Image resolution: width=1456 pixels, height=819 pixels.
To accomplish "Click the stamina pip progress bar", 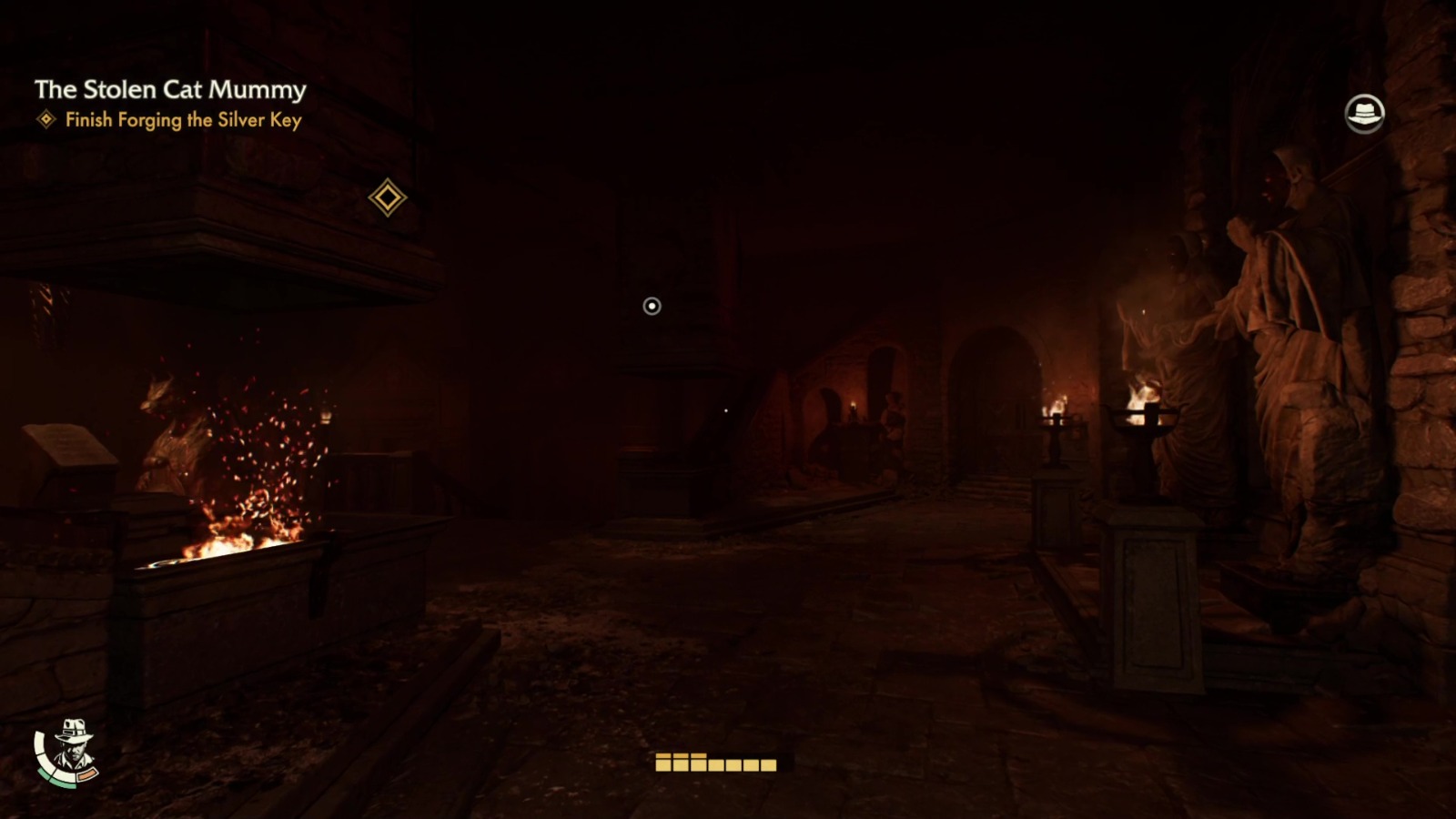I will (x=714, y=765).
